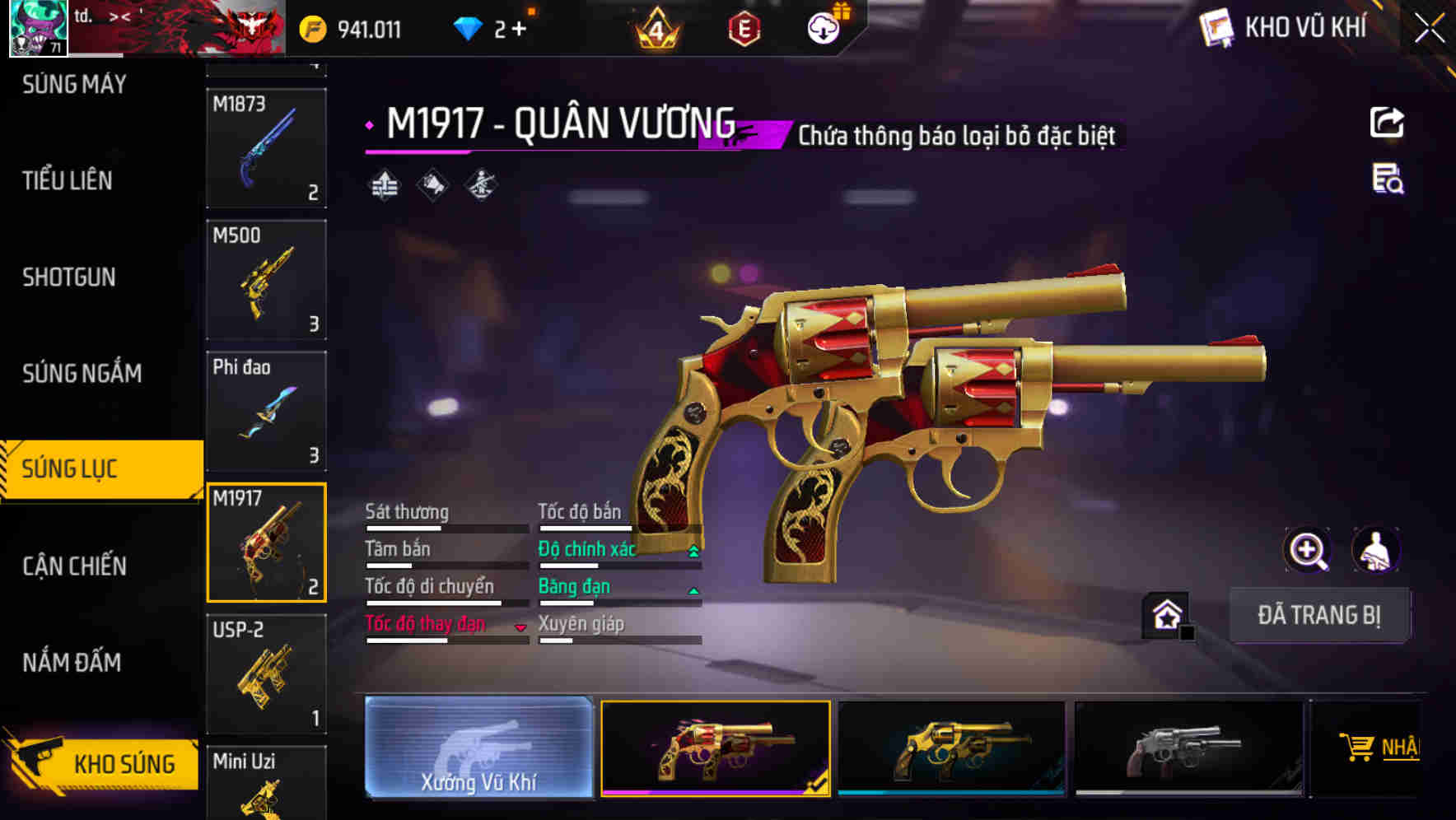Click the share weapon icon
The image size is (1456, 820).
(x=1387, y=122)
